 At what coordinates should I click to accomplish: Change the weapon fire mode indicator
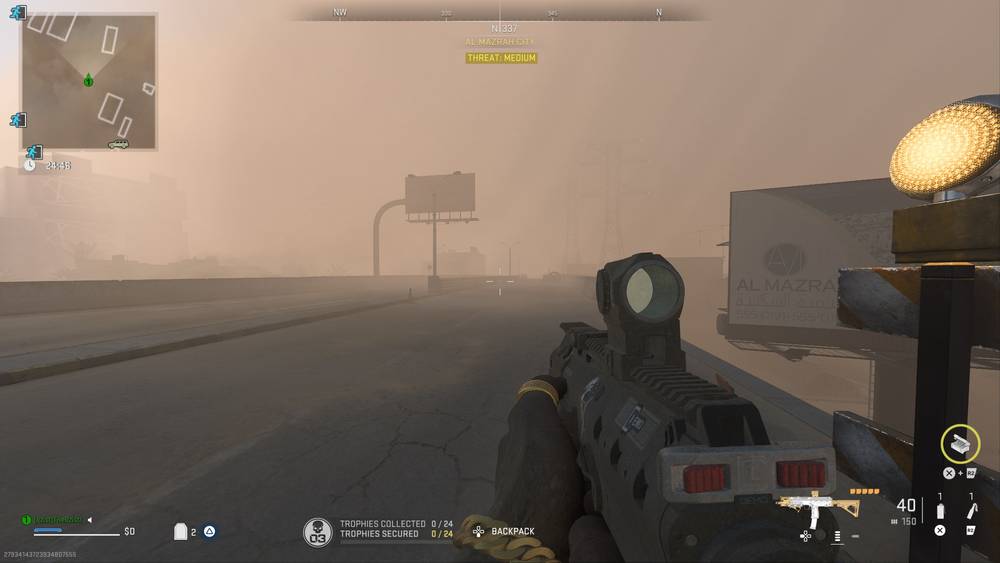click(838, 536)
